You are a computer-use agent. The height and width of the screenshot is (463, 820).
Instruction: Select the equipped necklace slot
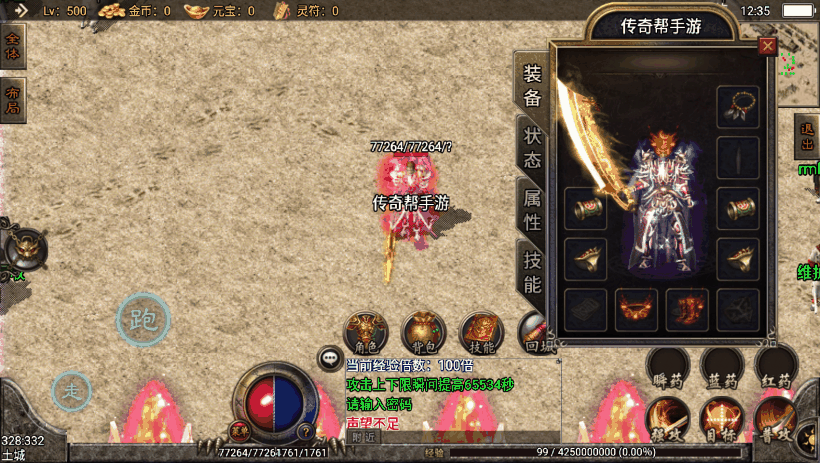pos(738,106)
